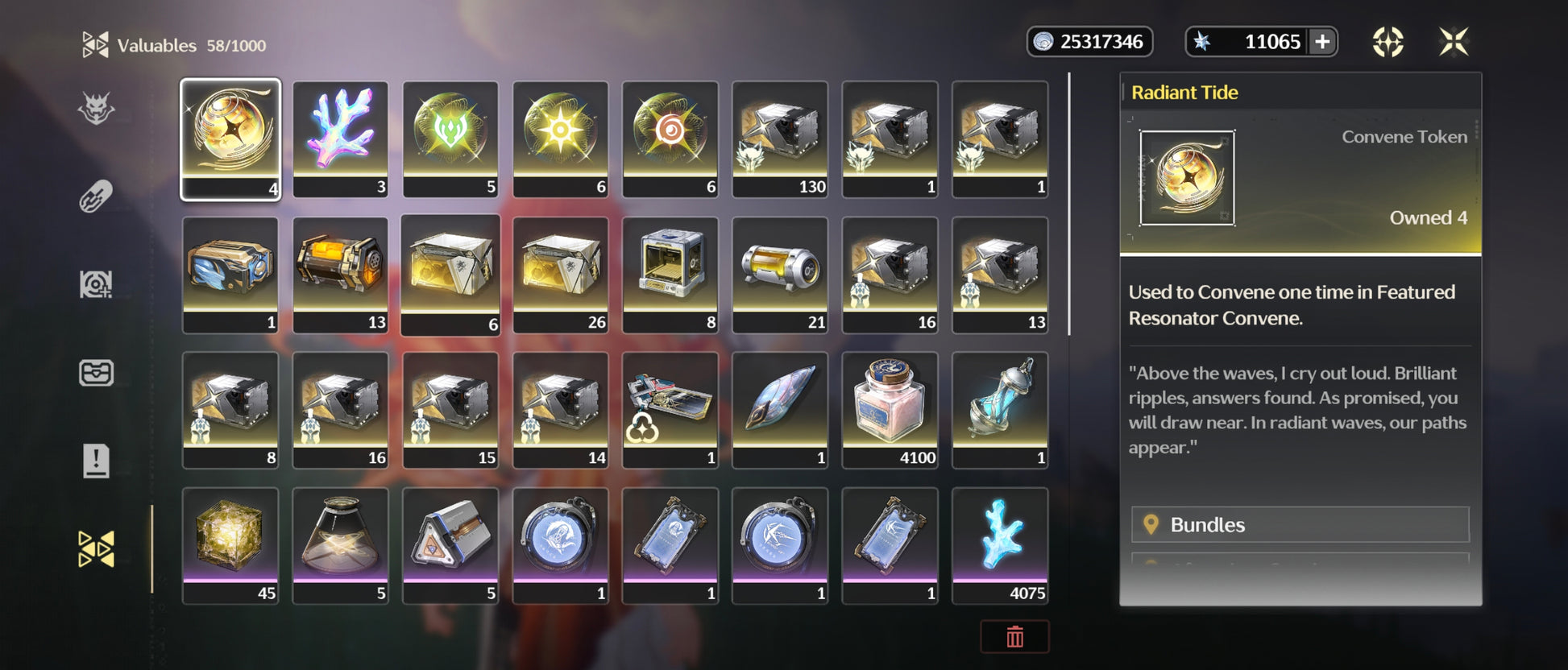
Task: Switch to the weapons tab with demon mask icon
Action: 96,109
